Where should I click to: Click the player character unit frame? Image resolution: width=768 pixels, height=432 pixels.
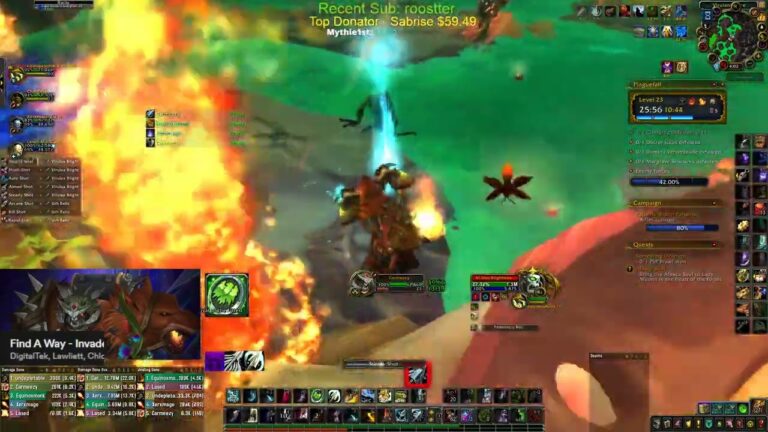click(363, 283)
